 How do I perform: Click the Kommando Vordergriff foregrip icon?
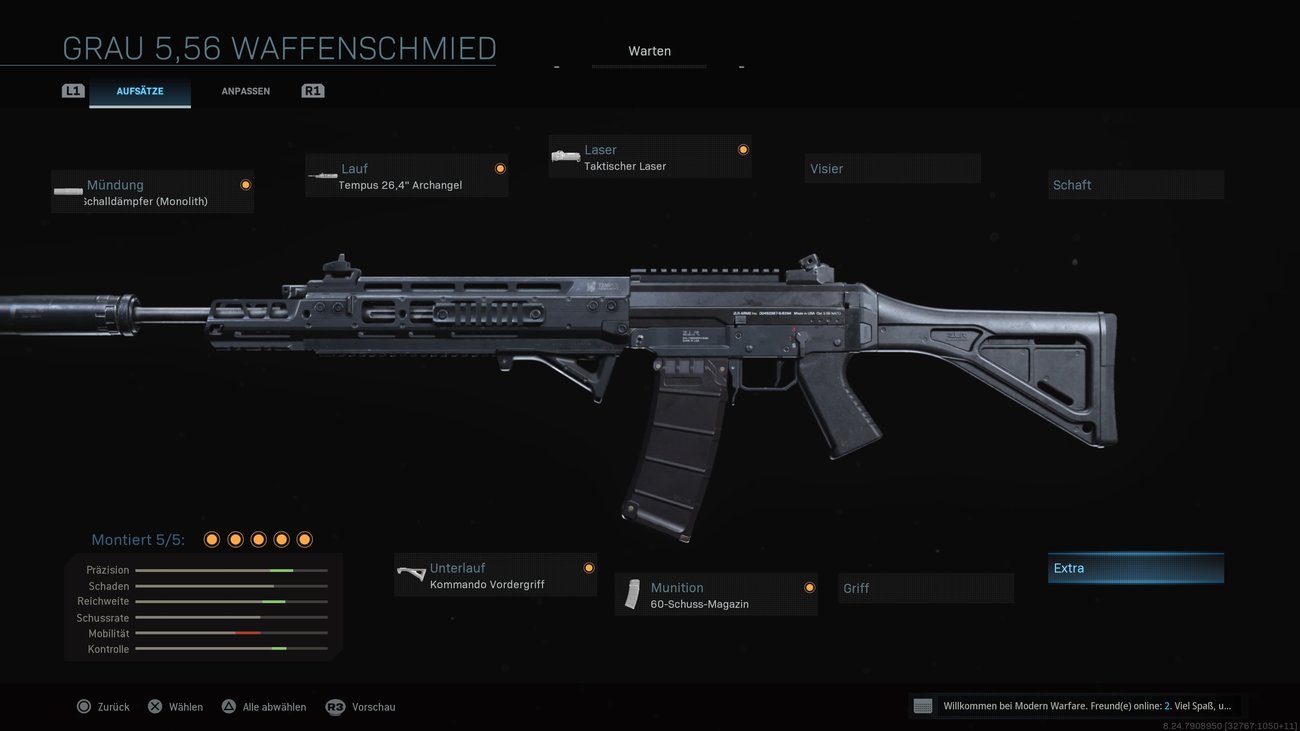[410, 574]
